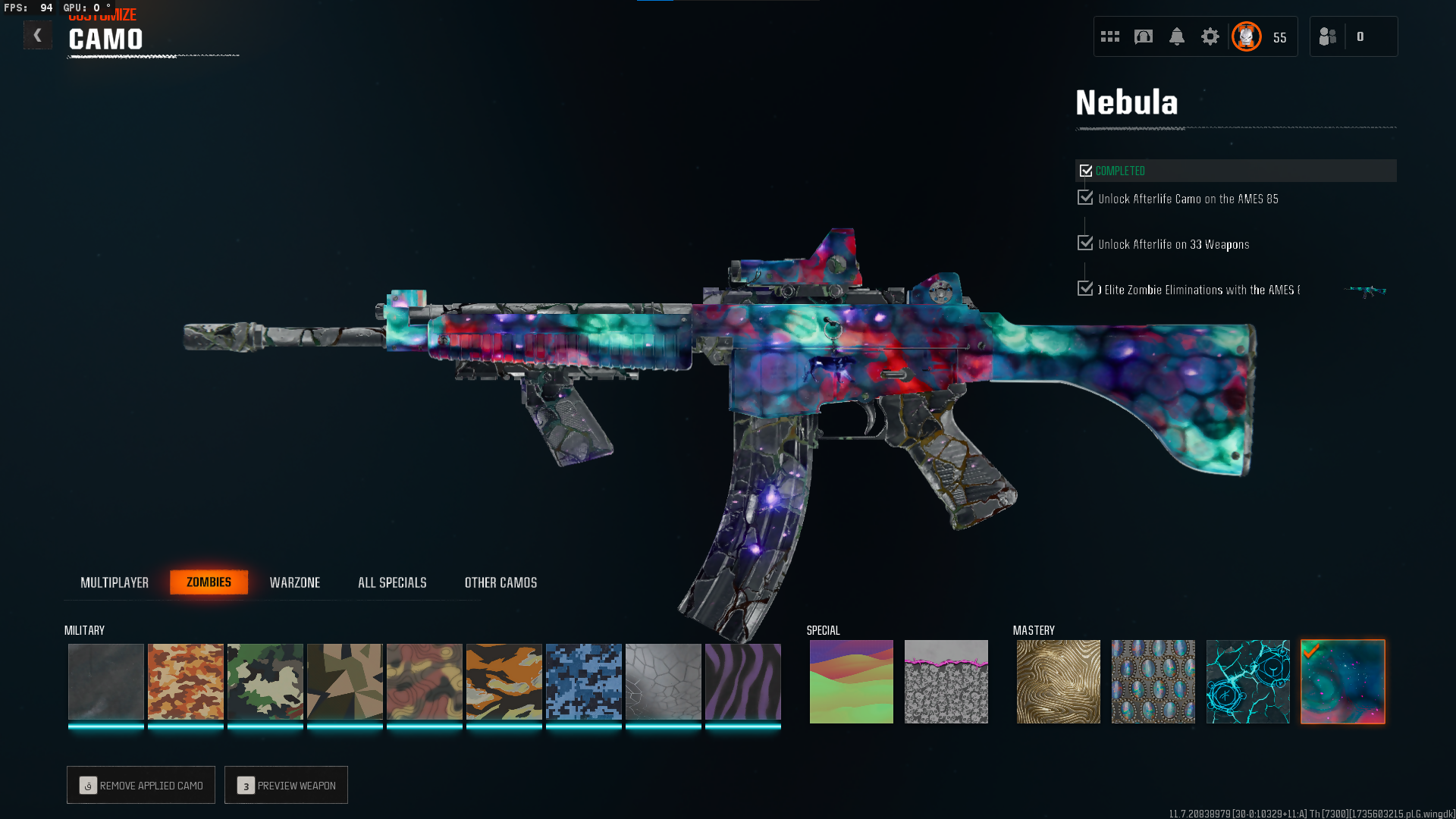Image resolution: width=1456 pixels, height=819 pixels.
Task: Select the equipped Nebula camo tile
Action: point(1343,682)
